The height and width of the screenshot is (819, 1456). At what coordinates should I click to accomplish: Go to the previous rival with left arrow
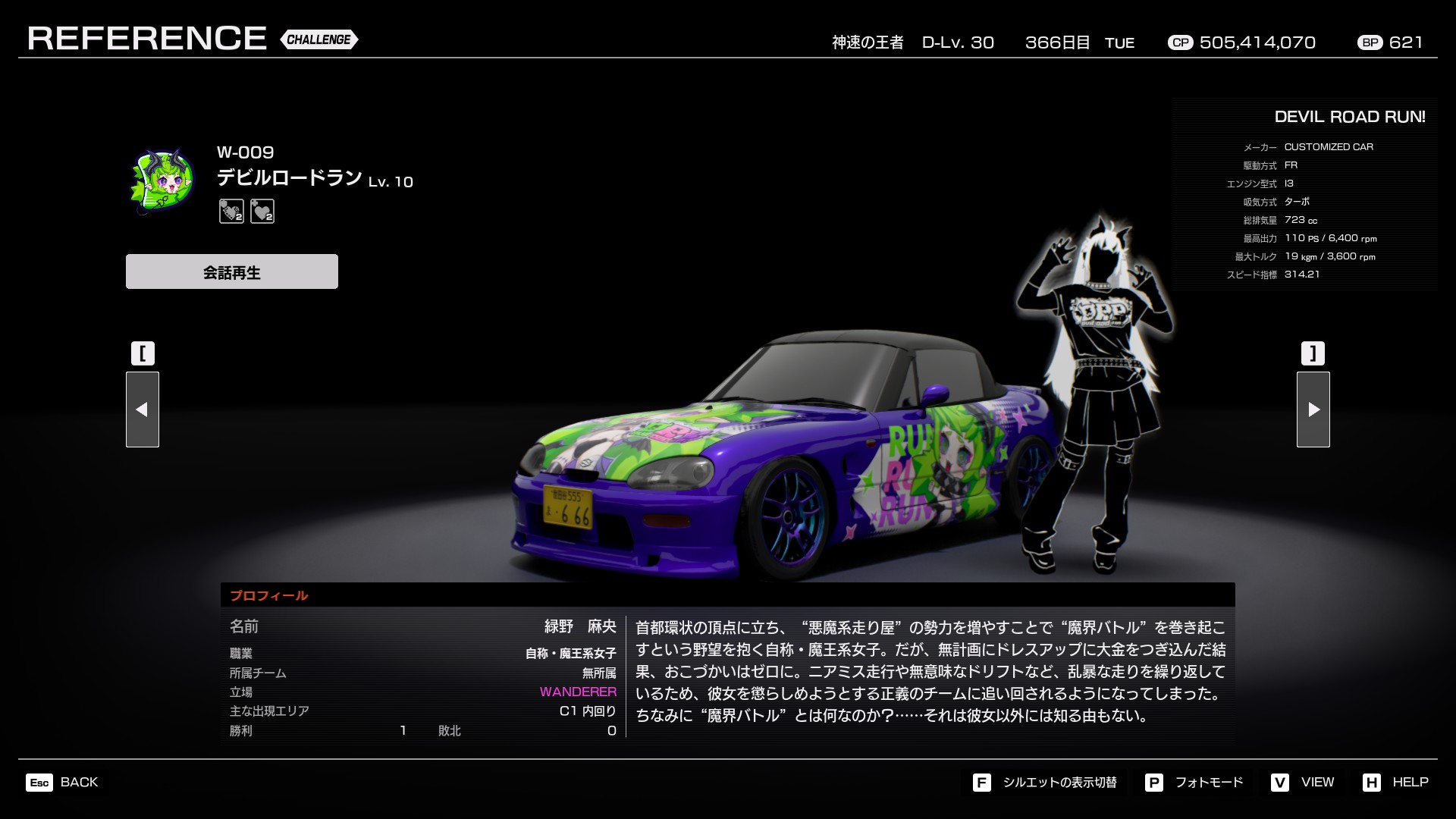(x=143, y=409)
